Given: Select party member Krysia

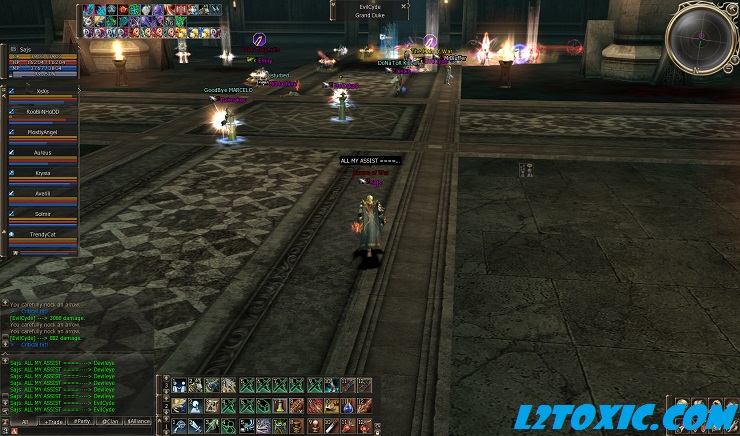Looking at the screenshot, I should pos(42,173).
